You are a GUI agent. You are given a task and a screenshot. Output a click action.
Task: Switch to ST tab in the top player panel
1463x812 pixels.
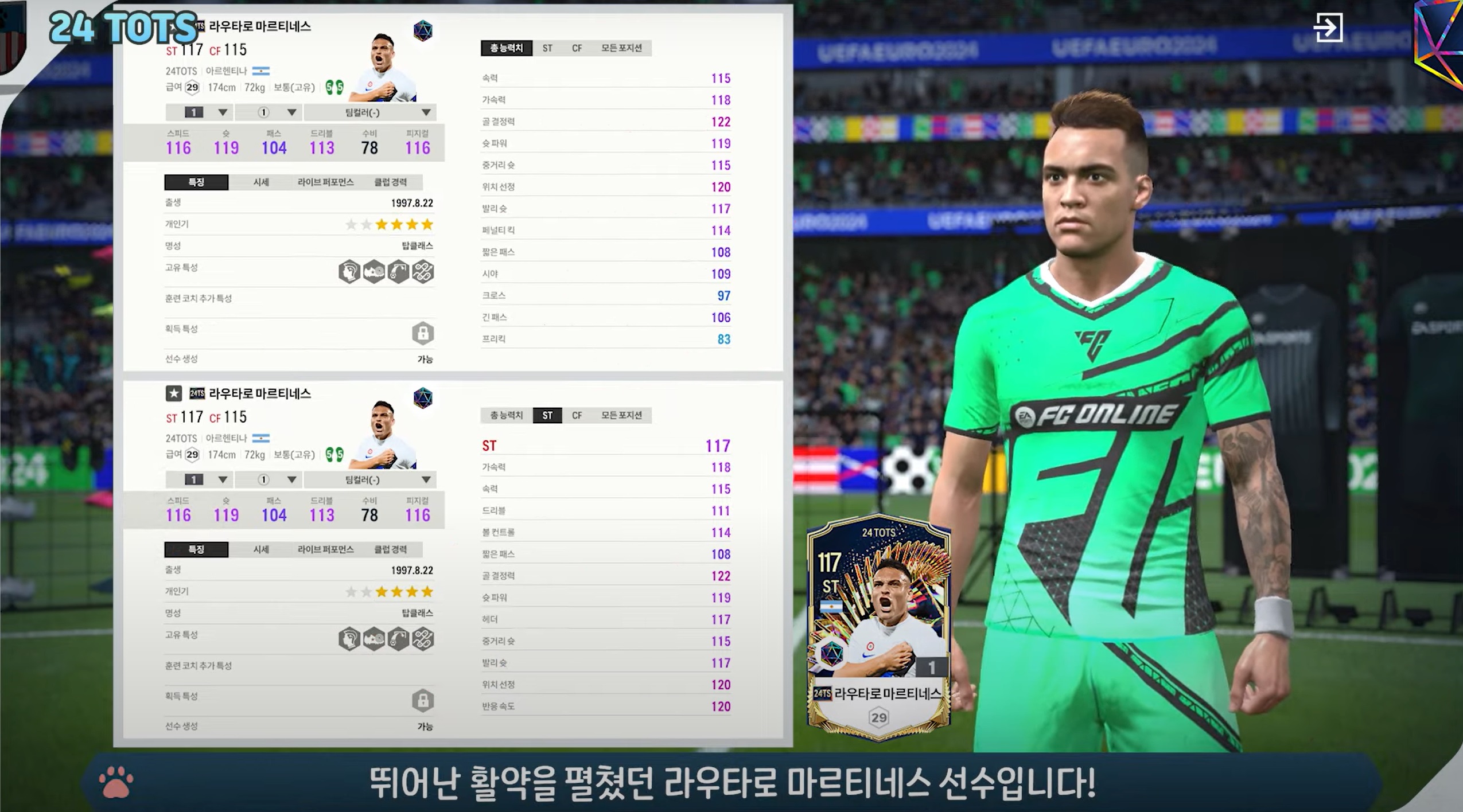(x=547, y=48)
